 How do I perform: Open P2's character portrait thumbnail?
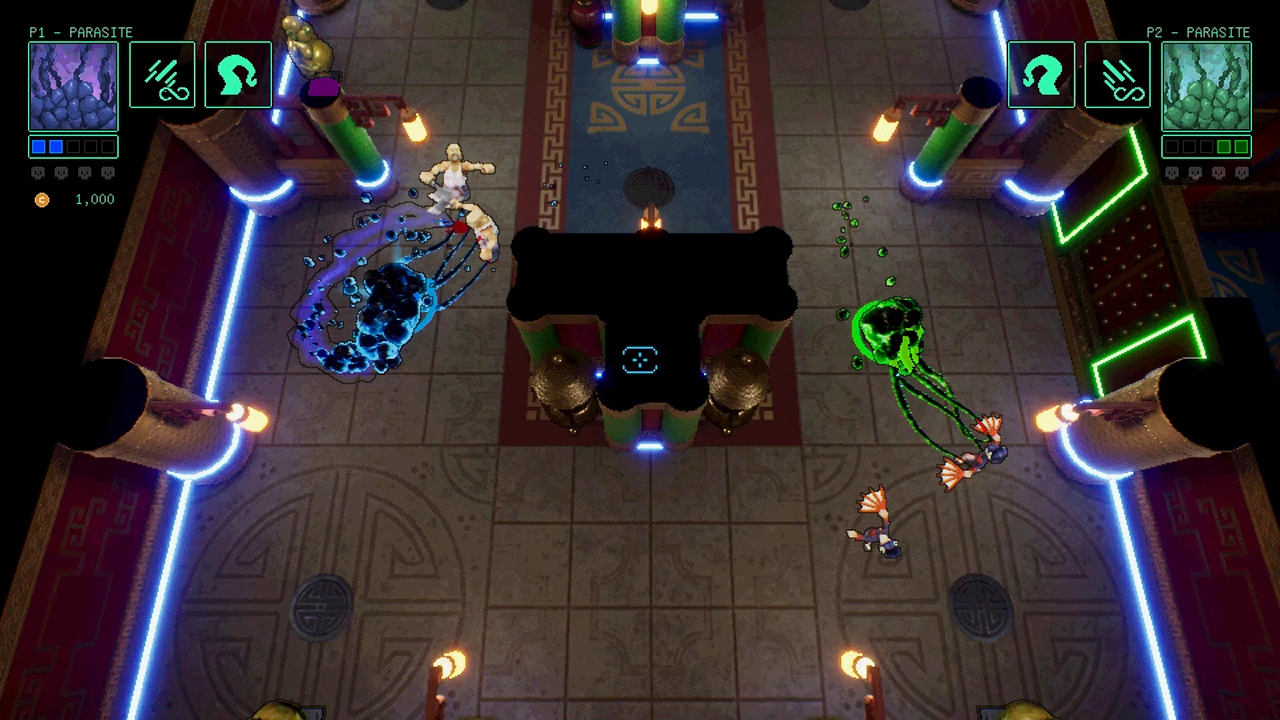(x=1206, y=85)
